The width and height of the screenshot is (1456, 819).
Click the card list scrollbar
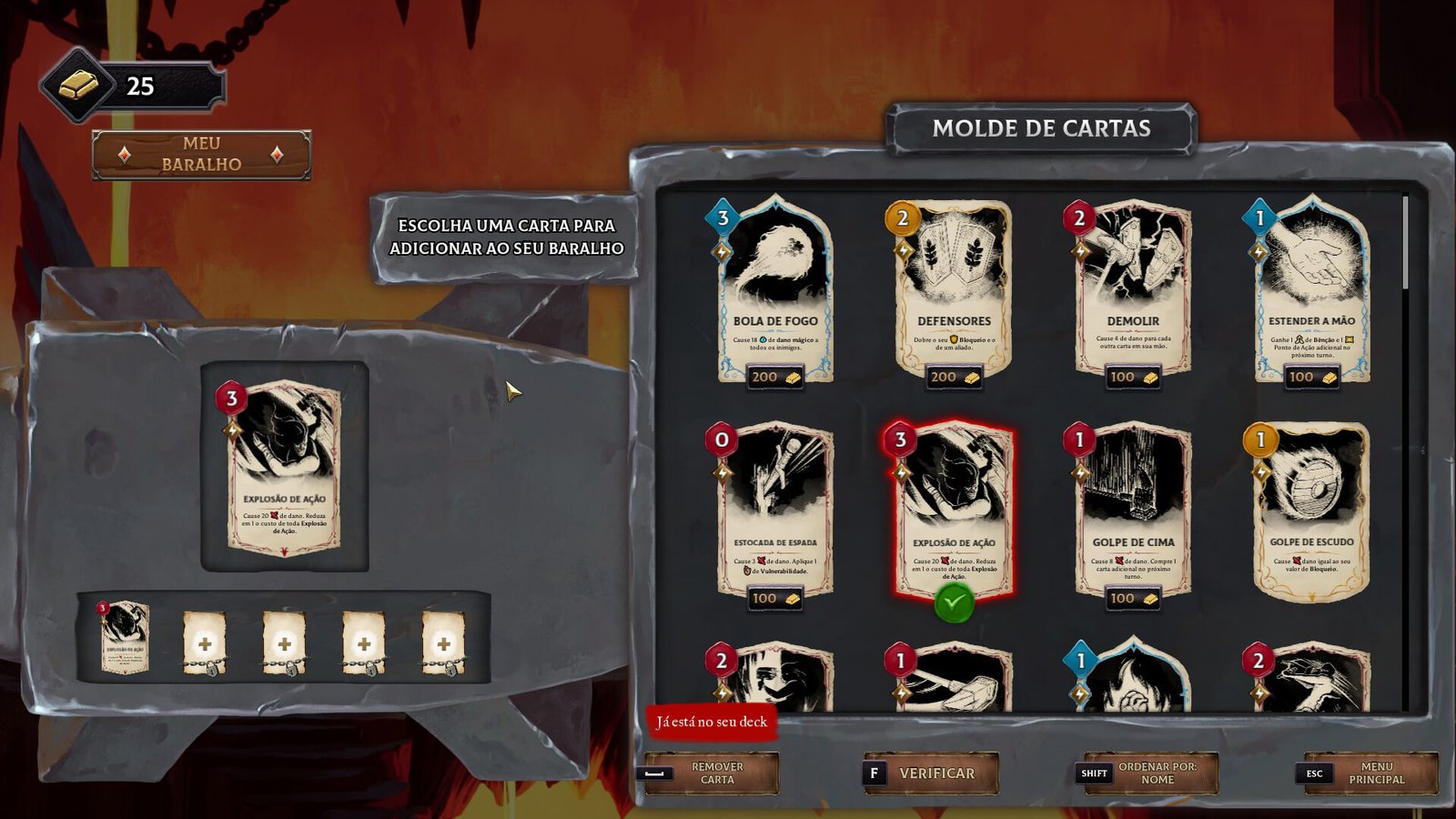tap(1406, 246)
